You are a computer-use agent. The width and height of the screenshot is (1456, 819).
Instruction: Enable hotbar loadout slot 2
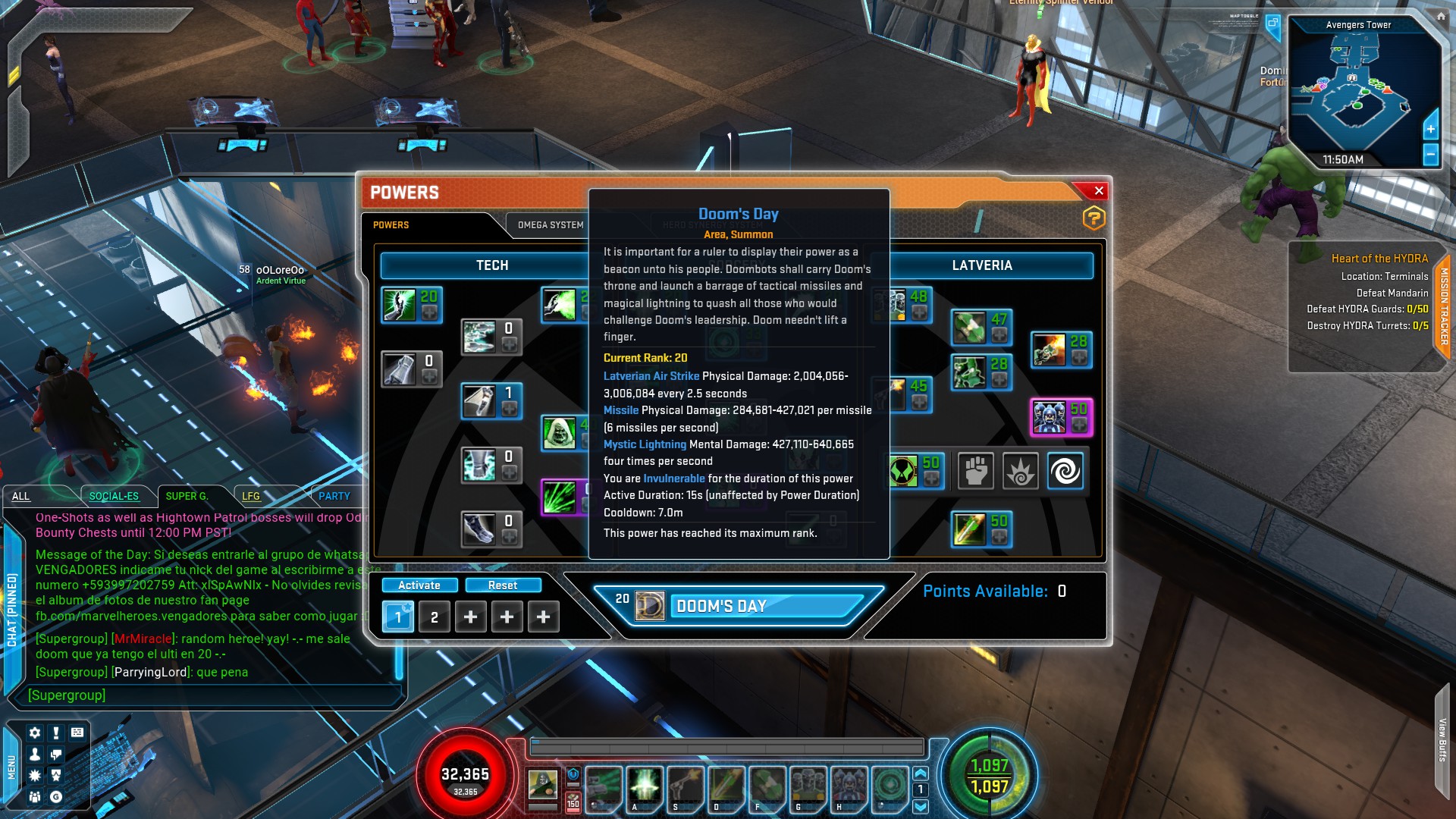(x=434, y=617)
